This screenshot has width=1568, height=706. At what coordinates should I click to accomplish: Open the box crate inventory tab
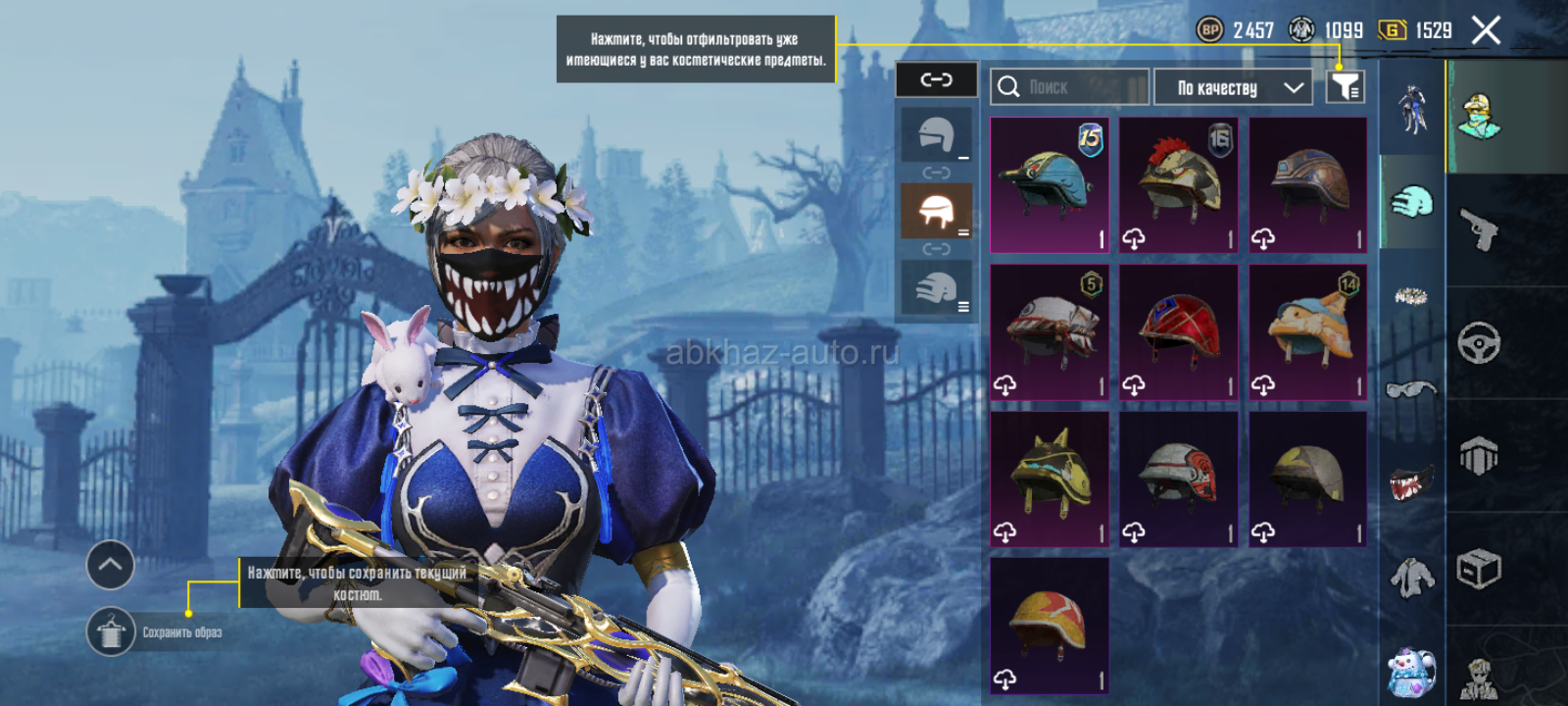(x=1480, y=569)
